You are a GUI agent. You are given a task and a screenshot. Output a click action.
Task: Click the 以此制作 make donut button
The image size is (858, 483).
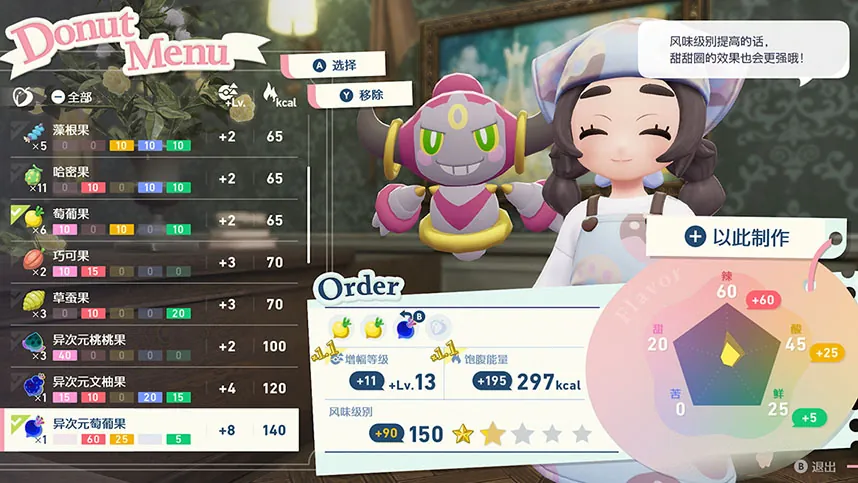[x=738, y=237]
